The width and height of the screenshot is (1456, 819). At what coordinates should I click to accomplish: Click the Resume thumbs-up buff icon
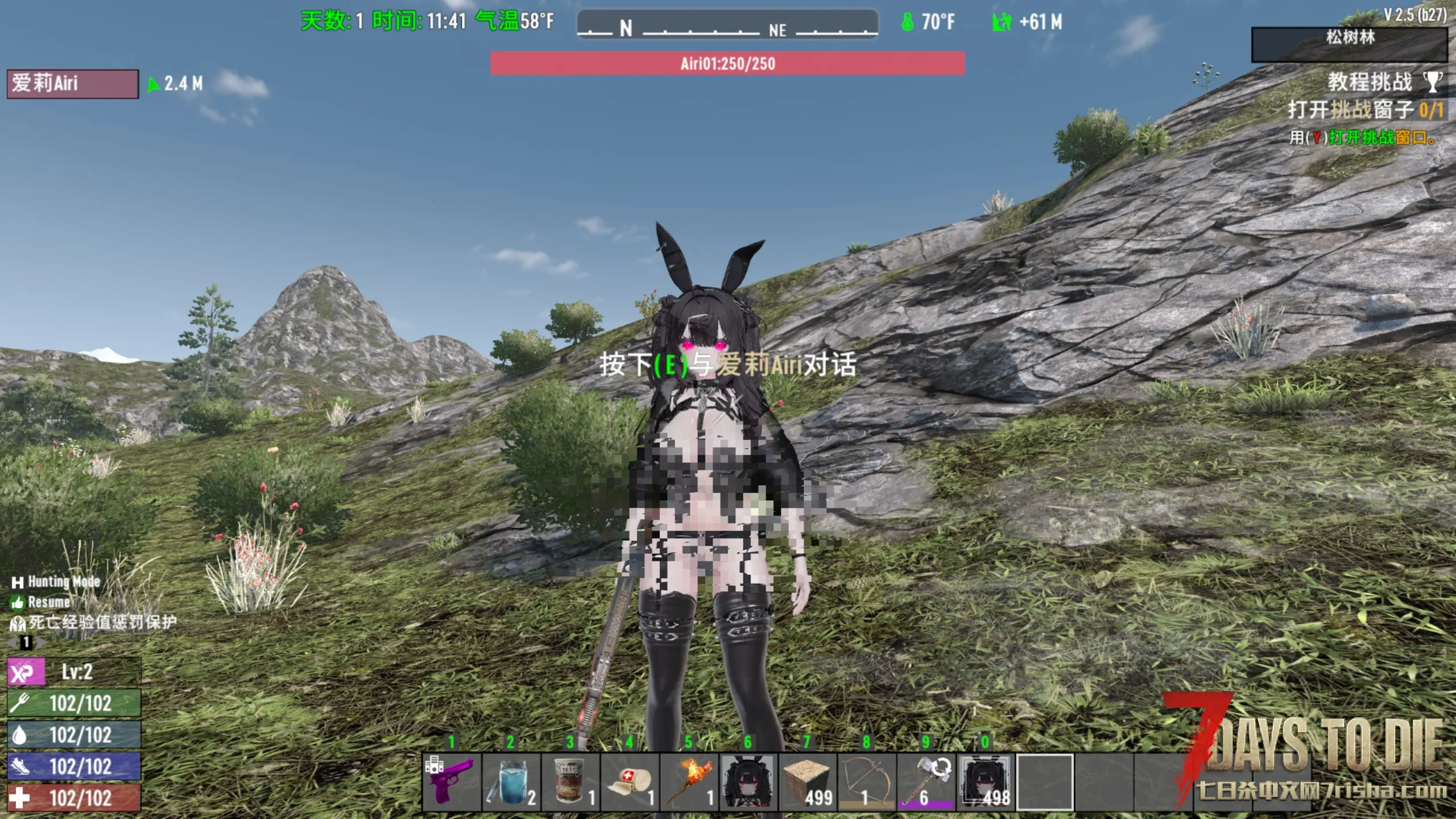point(18,602)
